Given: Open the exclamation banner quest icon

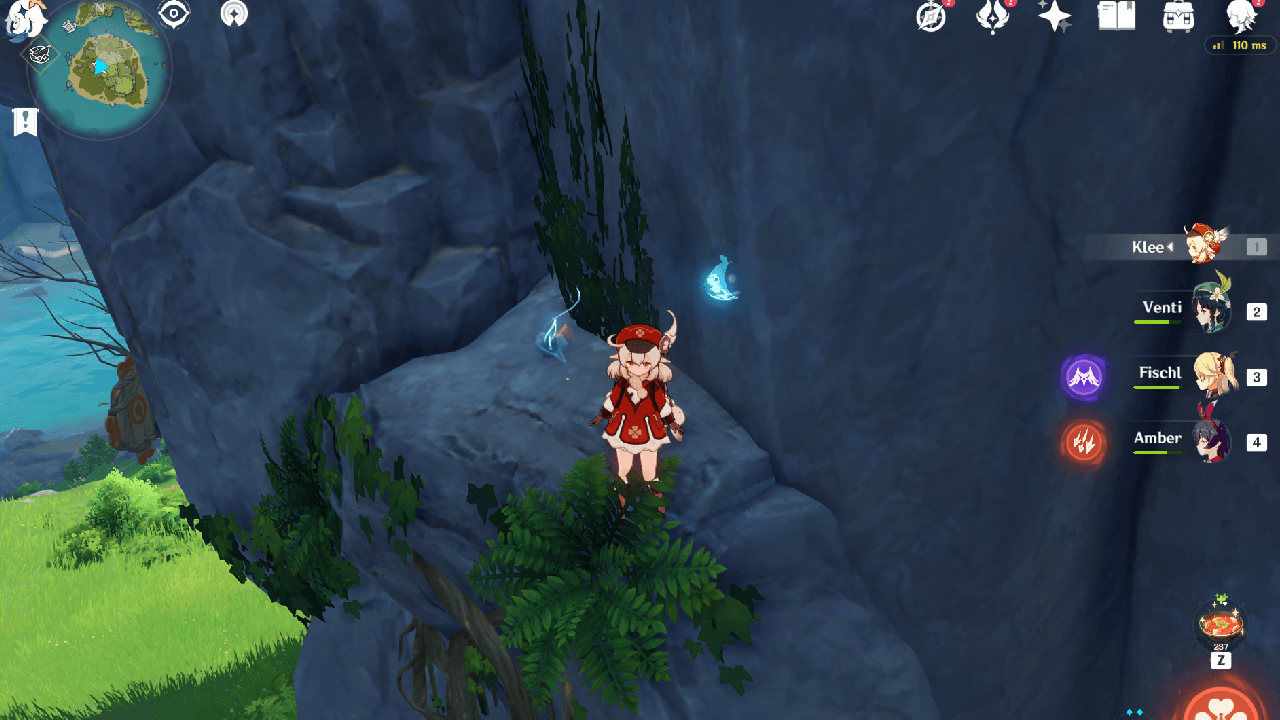Looking at the screenshot, I should click(25, 122).
